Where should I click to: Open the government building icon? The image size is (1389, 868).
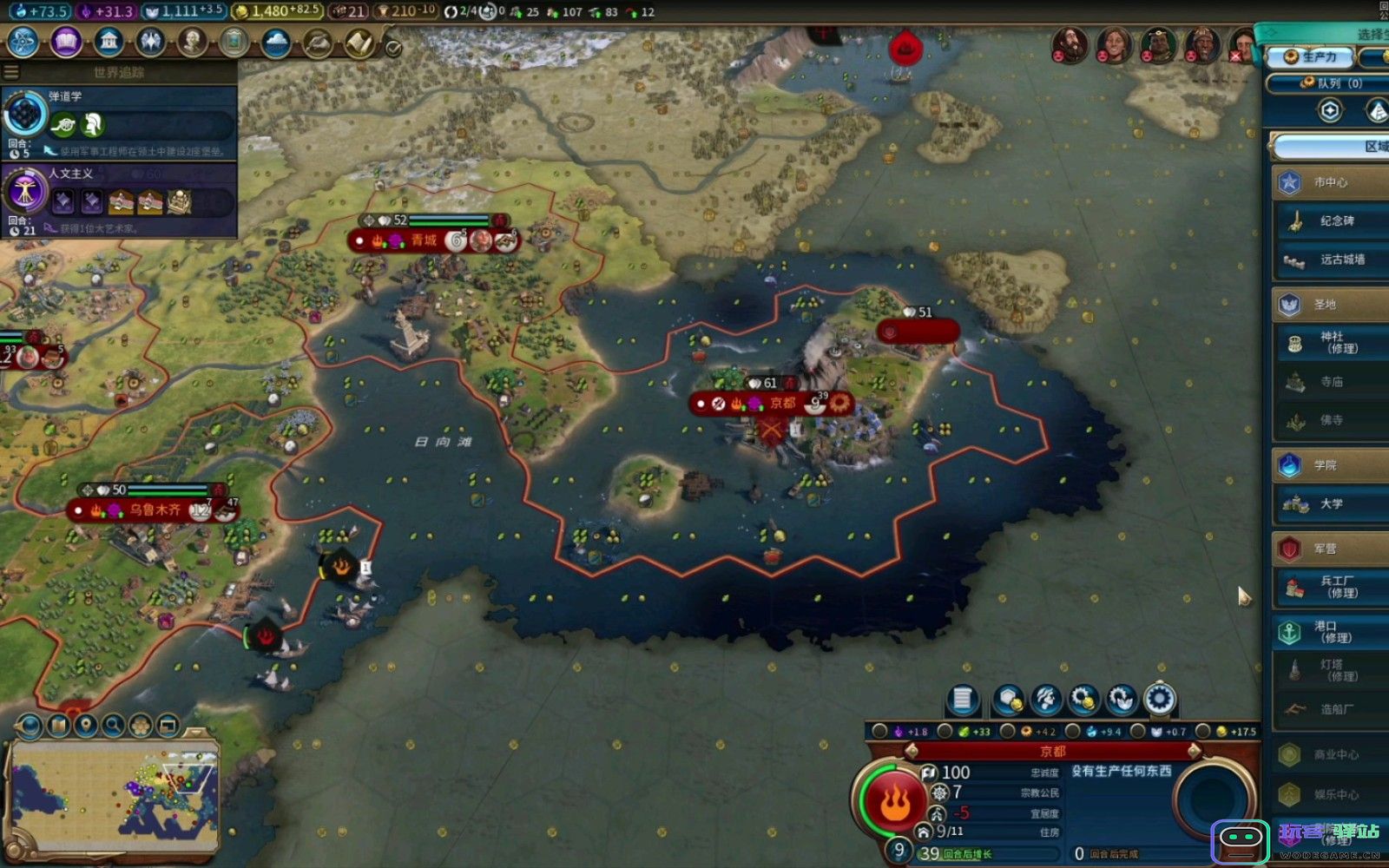coord(109,42)
